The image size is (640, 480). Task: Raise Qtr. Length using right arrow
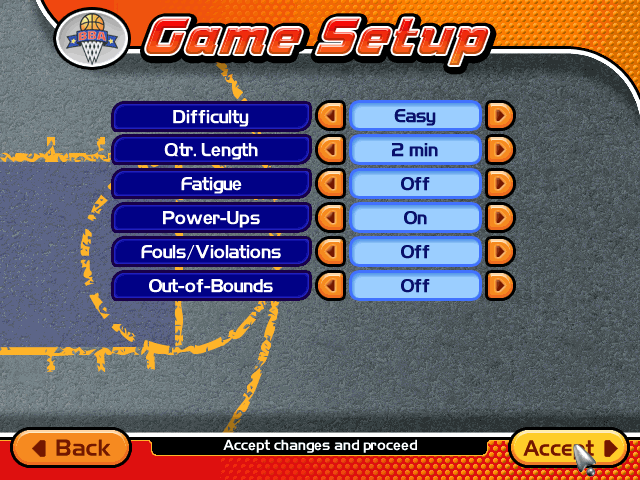500,150
